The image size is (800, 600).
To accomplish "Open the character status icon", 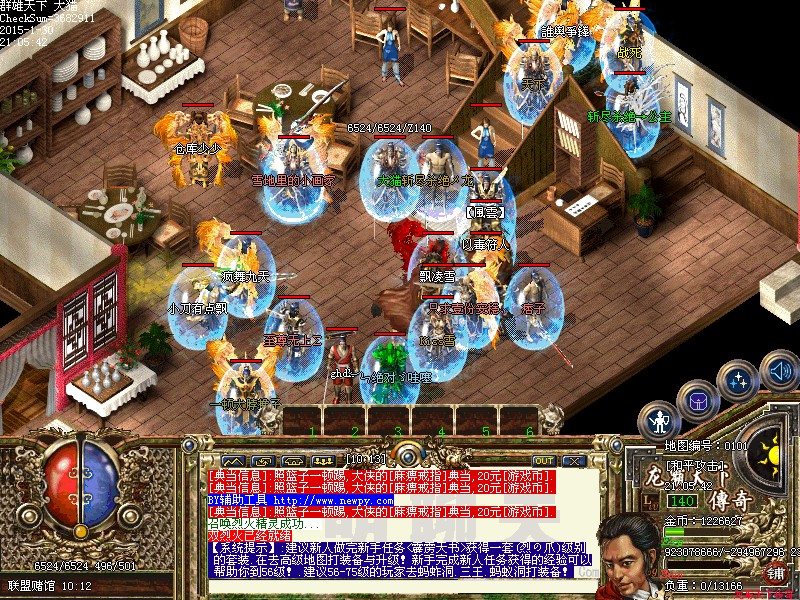I will coord(660,422).
